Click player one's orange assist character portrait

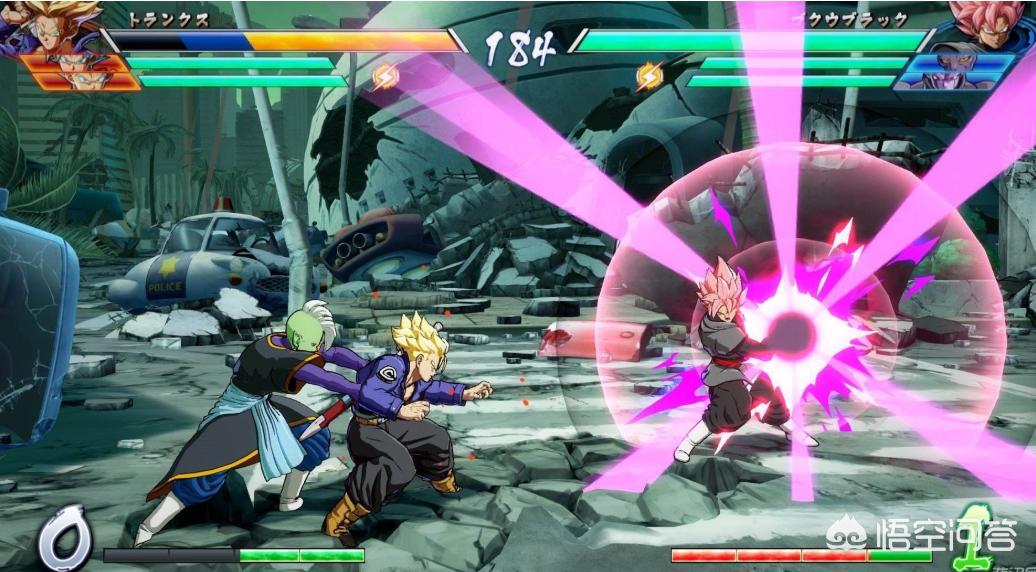click(x=78, y=72)
